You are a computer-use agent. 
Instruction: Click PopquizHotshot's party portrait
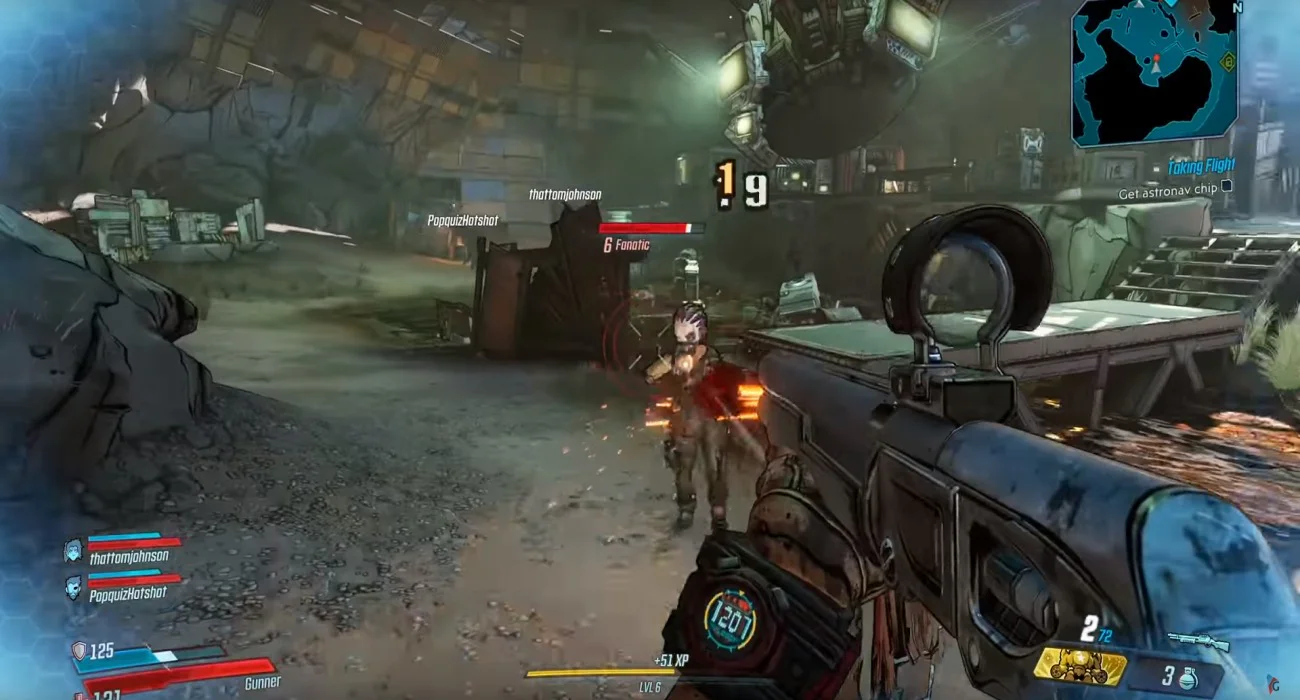click(73, 585)
